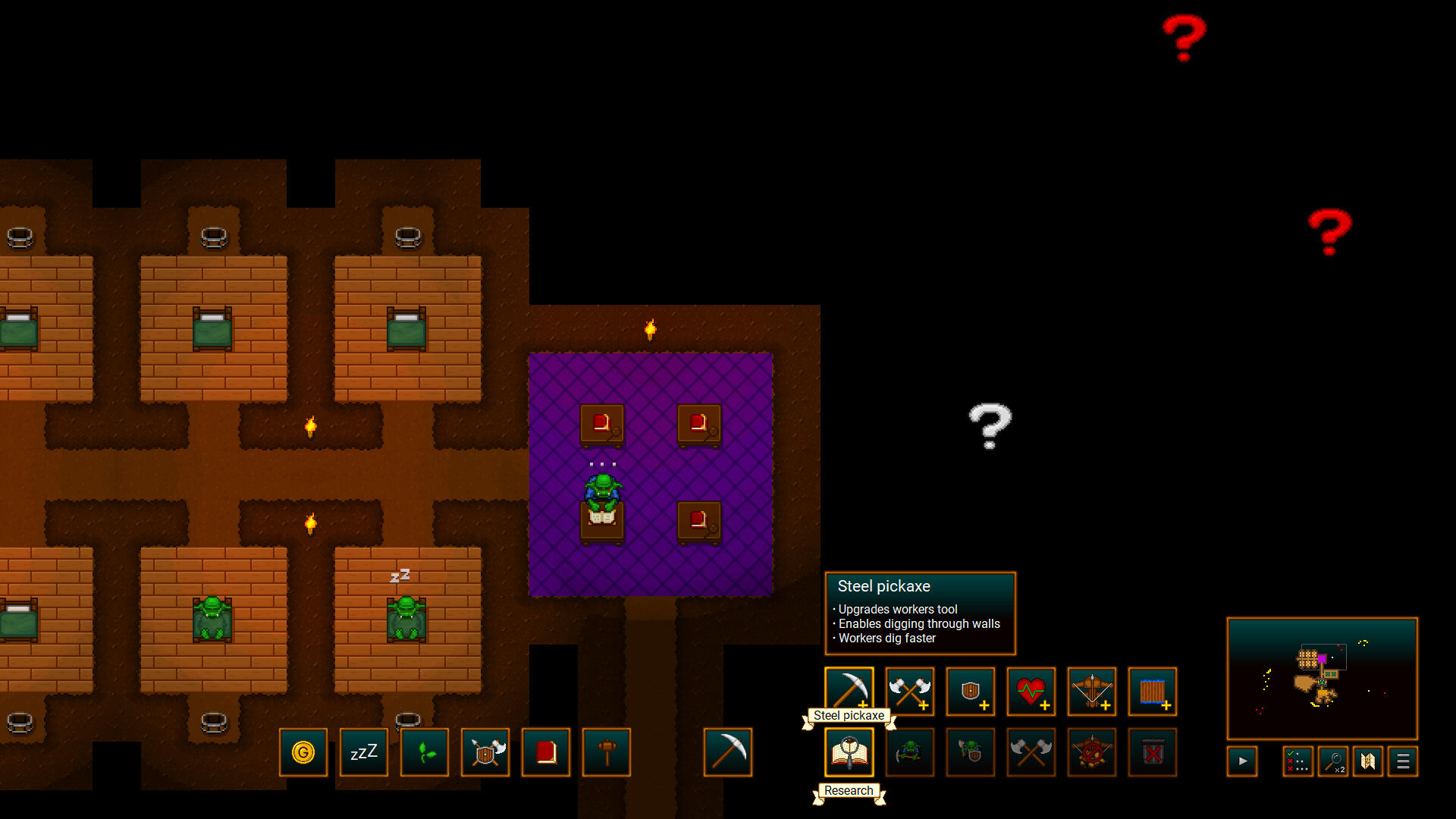Toggle the task priority checklist
Image resolution: width=1456 pixels, height=819 pixels.
coord(1298,761)
